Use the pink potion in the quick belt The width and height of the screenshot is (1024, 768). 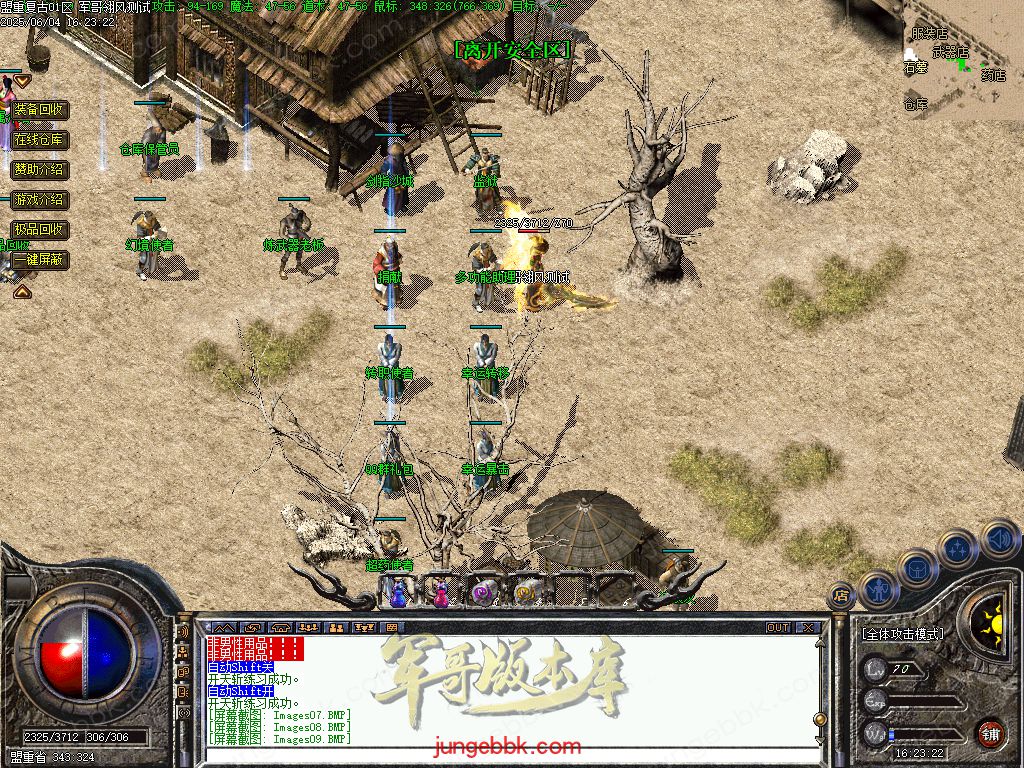(x=441, y=593)
